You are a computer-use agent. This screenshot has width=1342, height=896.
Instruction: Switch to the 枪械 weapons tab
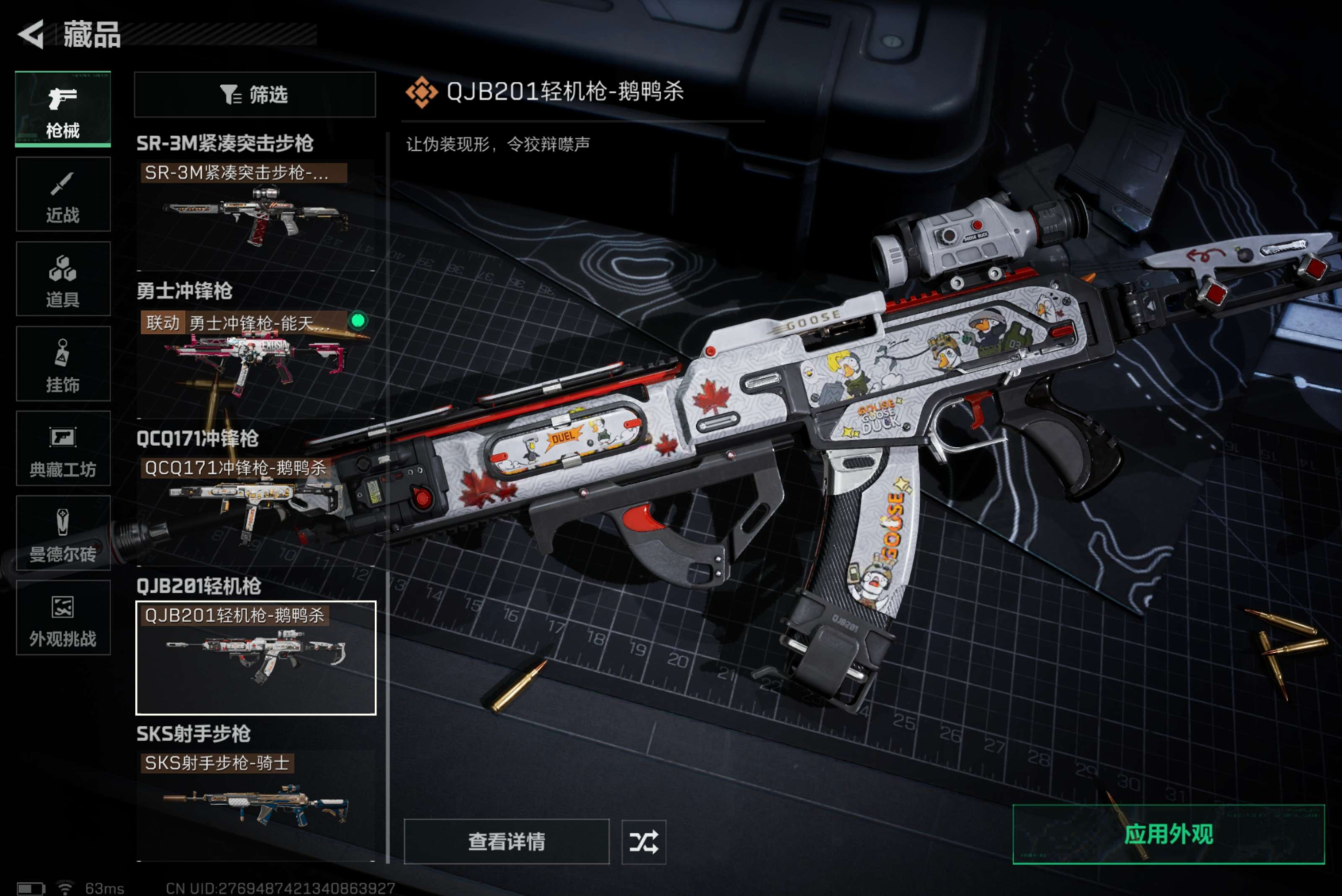pyautogui.click(x=63, y=109)
